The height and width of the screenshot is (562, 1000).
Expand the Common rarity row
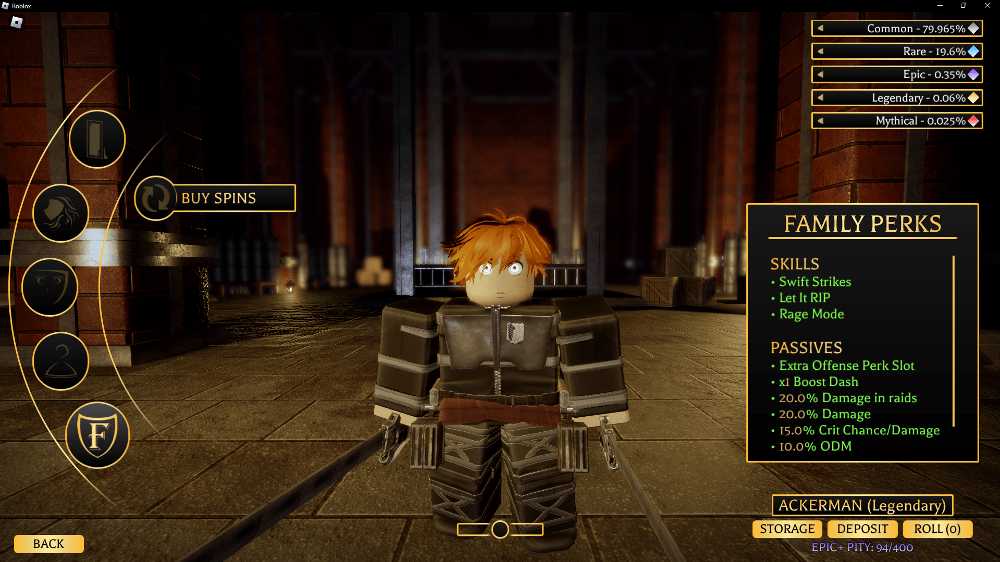(x=820, y=29)
